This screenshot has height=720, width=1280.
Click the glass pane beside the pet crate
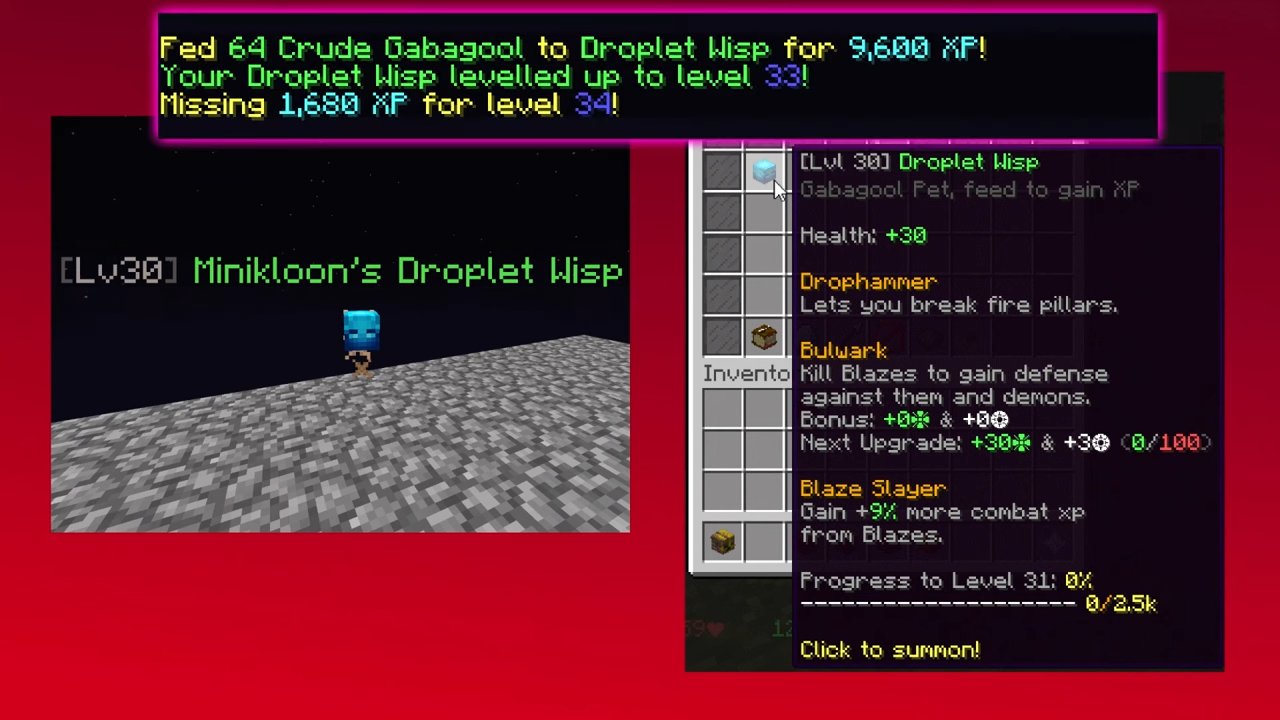click(x=723, y=337)
